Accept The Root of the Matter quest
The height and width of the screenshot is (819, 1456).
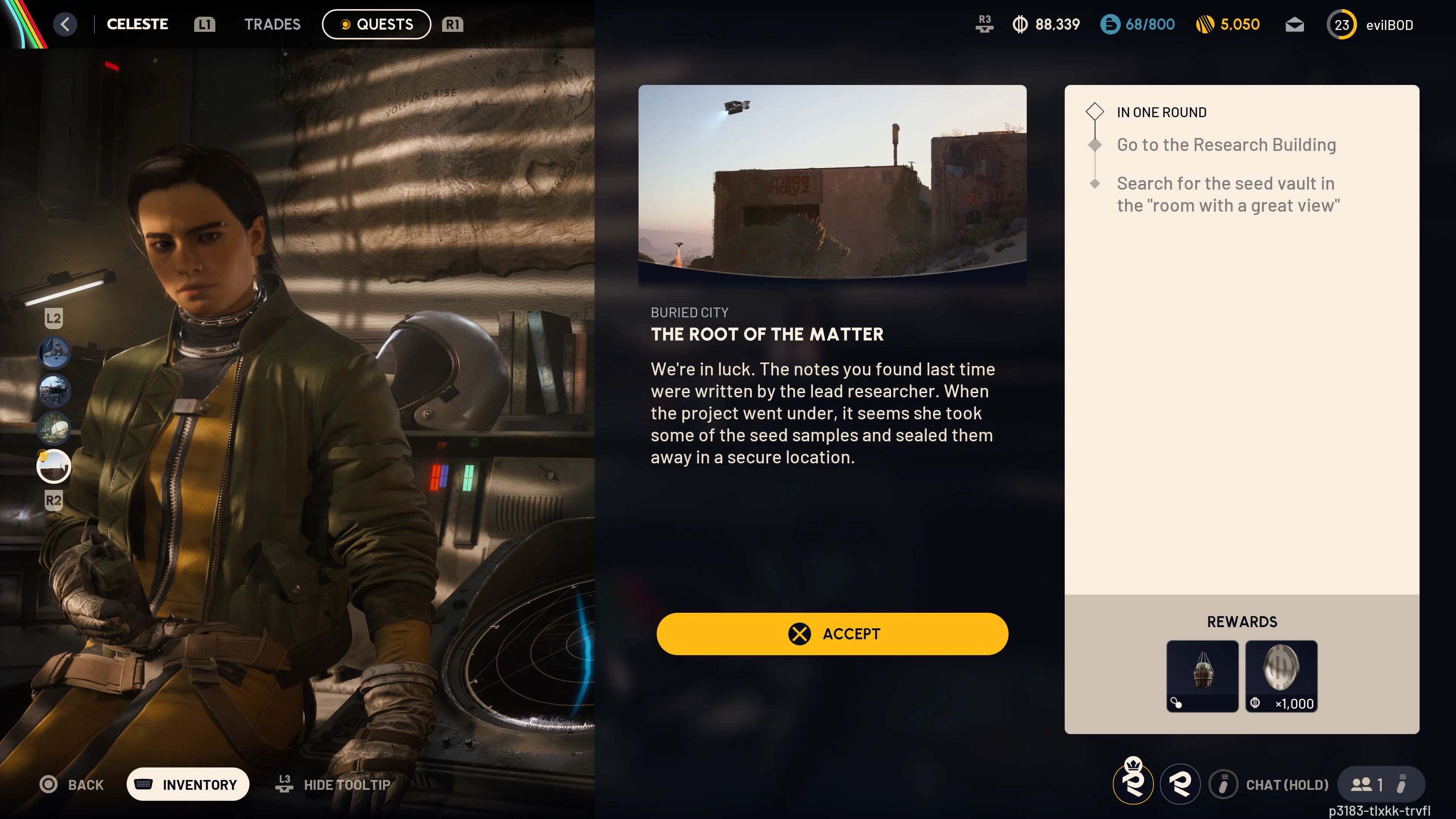(x=832, y=634)
